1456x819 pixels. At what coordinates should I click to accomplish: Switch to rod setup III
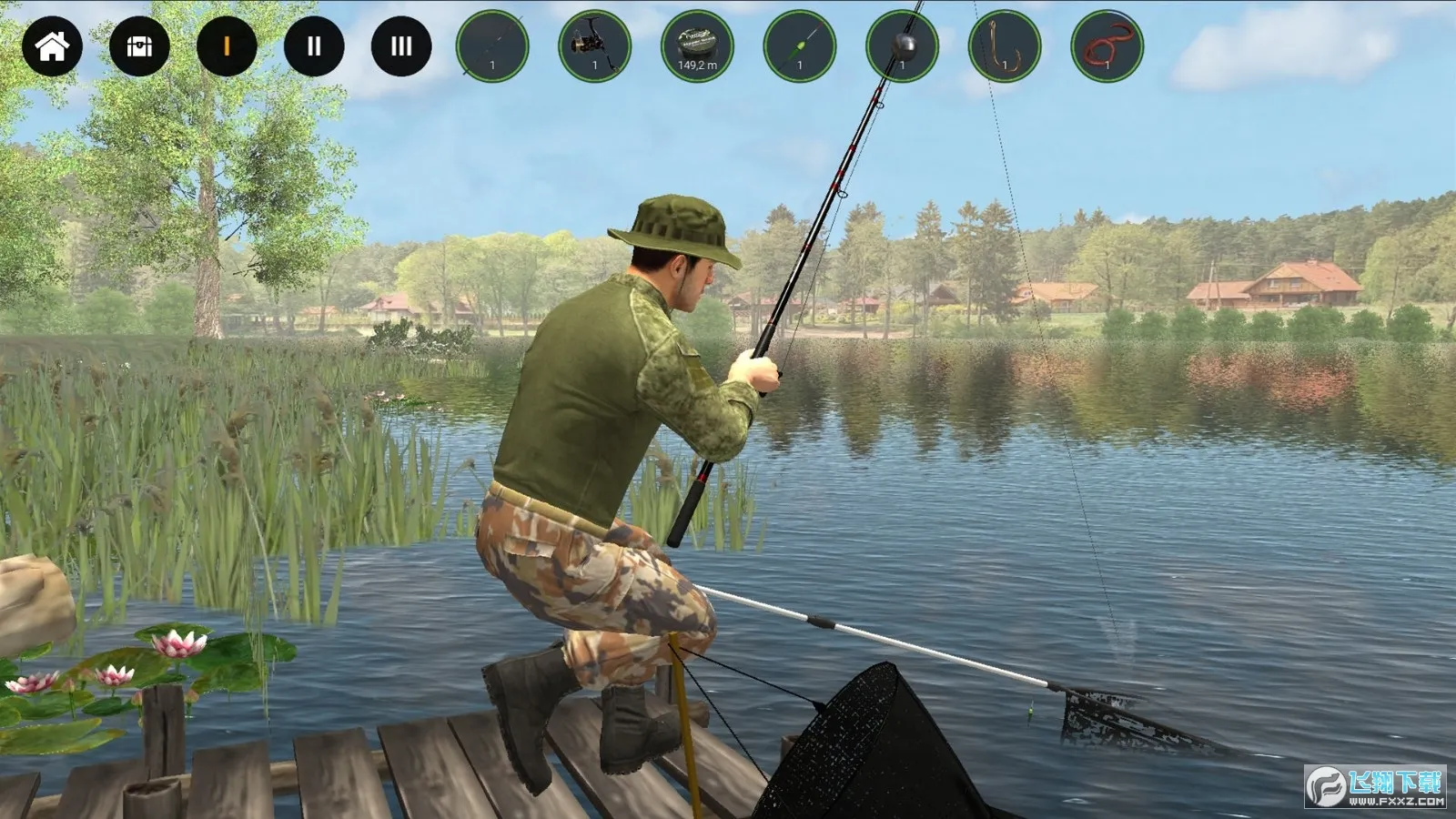pyautogui.click(x=401, y=45)
